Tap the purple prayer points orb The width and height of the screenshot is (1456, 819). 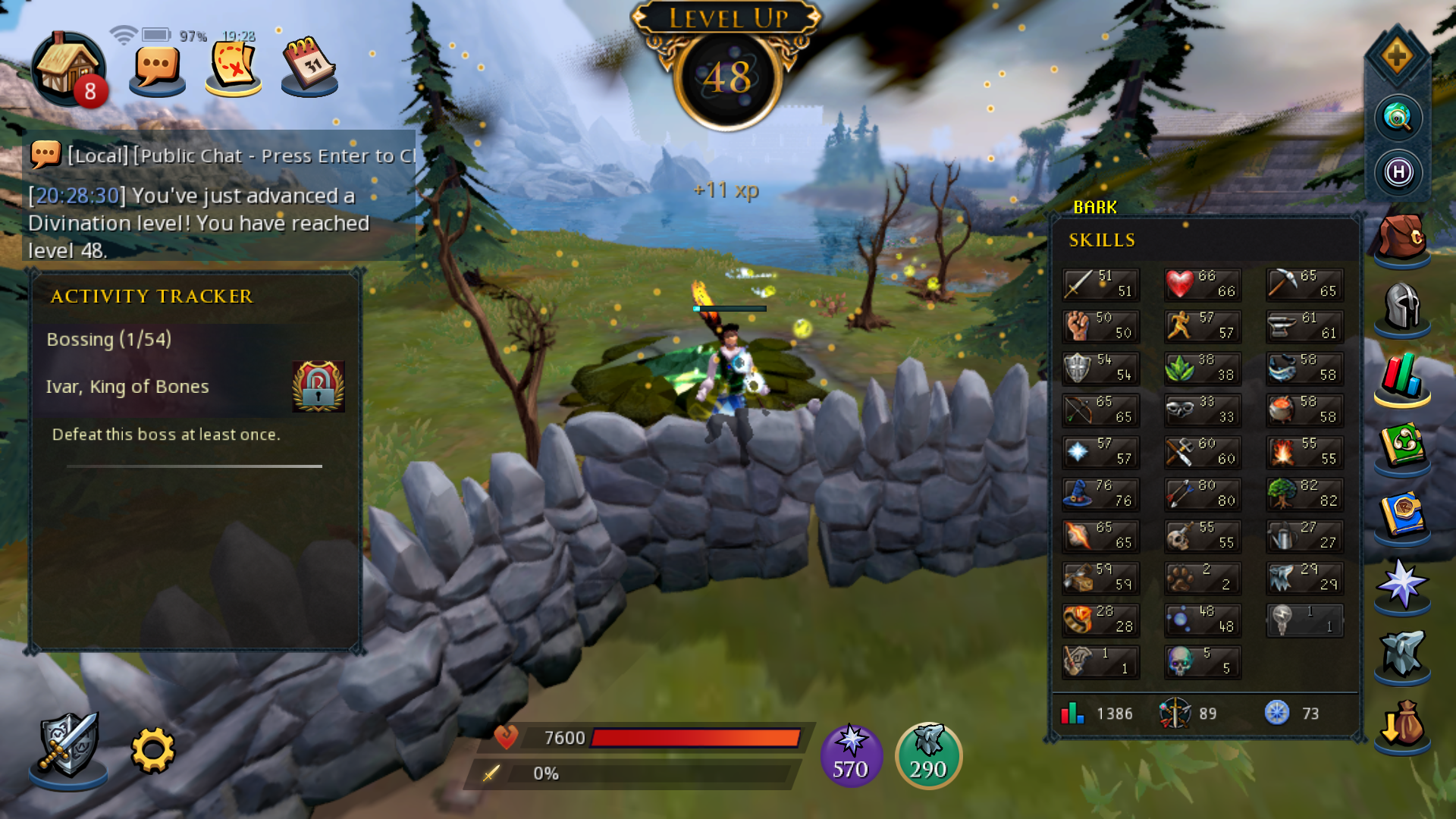[851, 755]
